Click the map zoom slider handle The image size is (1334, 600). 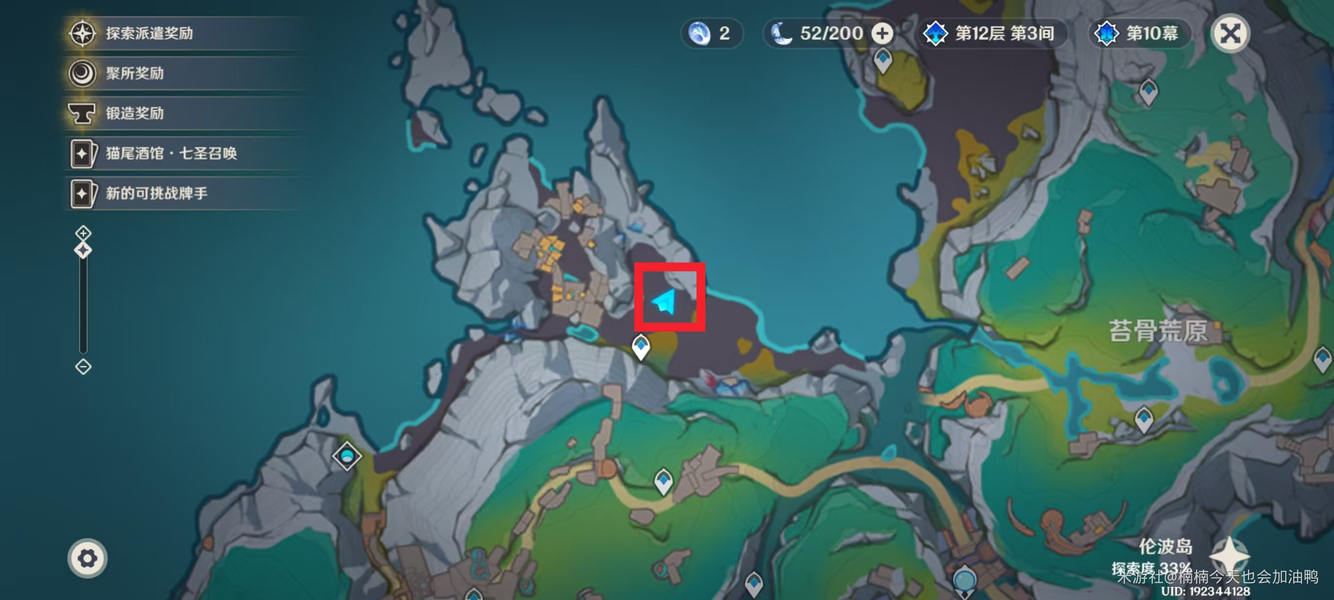click(x=83, y=250)
